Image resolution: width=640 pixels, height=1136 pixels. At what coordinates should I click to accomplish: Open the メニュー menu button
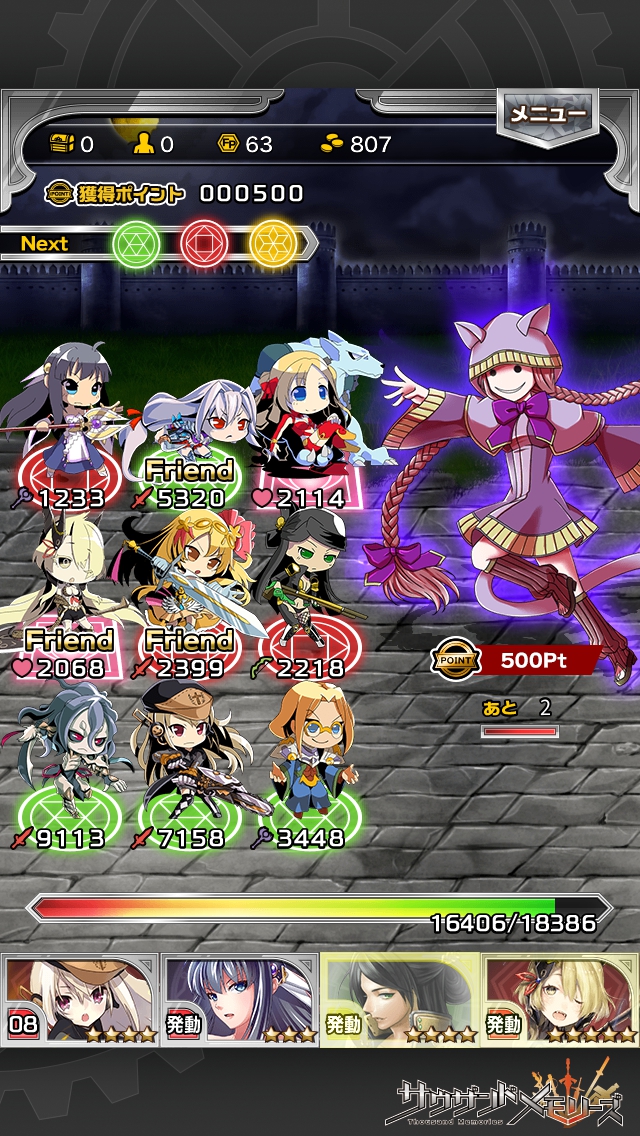click(x=547, y=116)
